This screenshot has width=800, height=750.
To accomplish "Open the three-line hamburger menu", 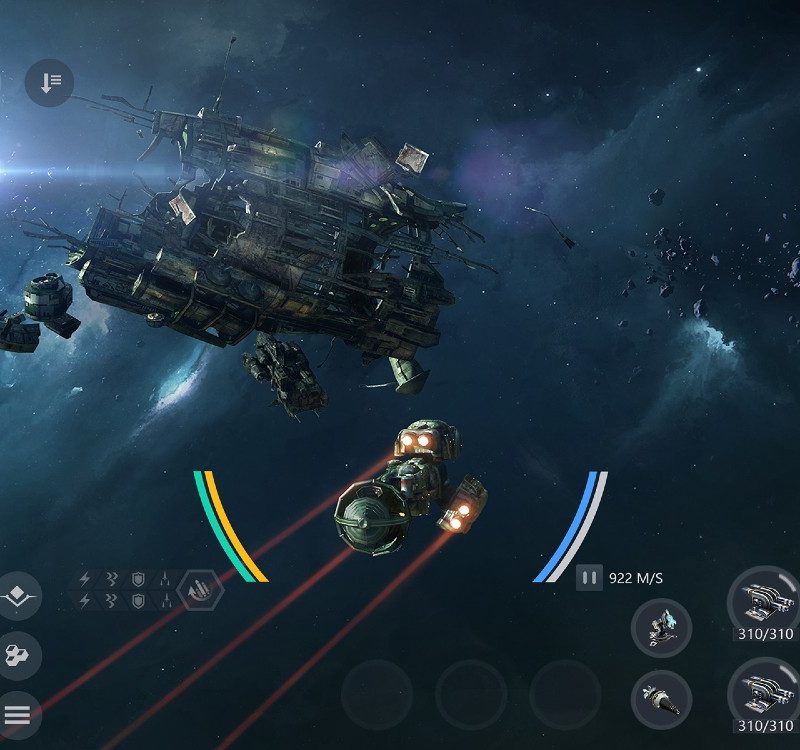I will pyautogui.click(x=17, y=714).
